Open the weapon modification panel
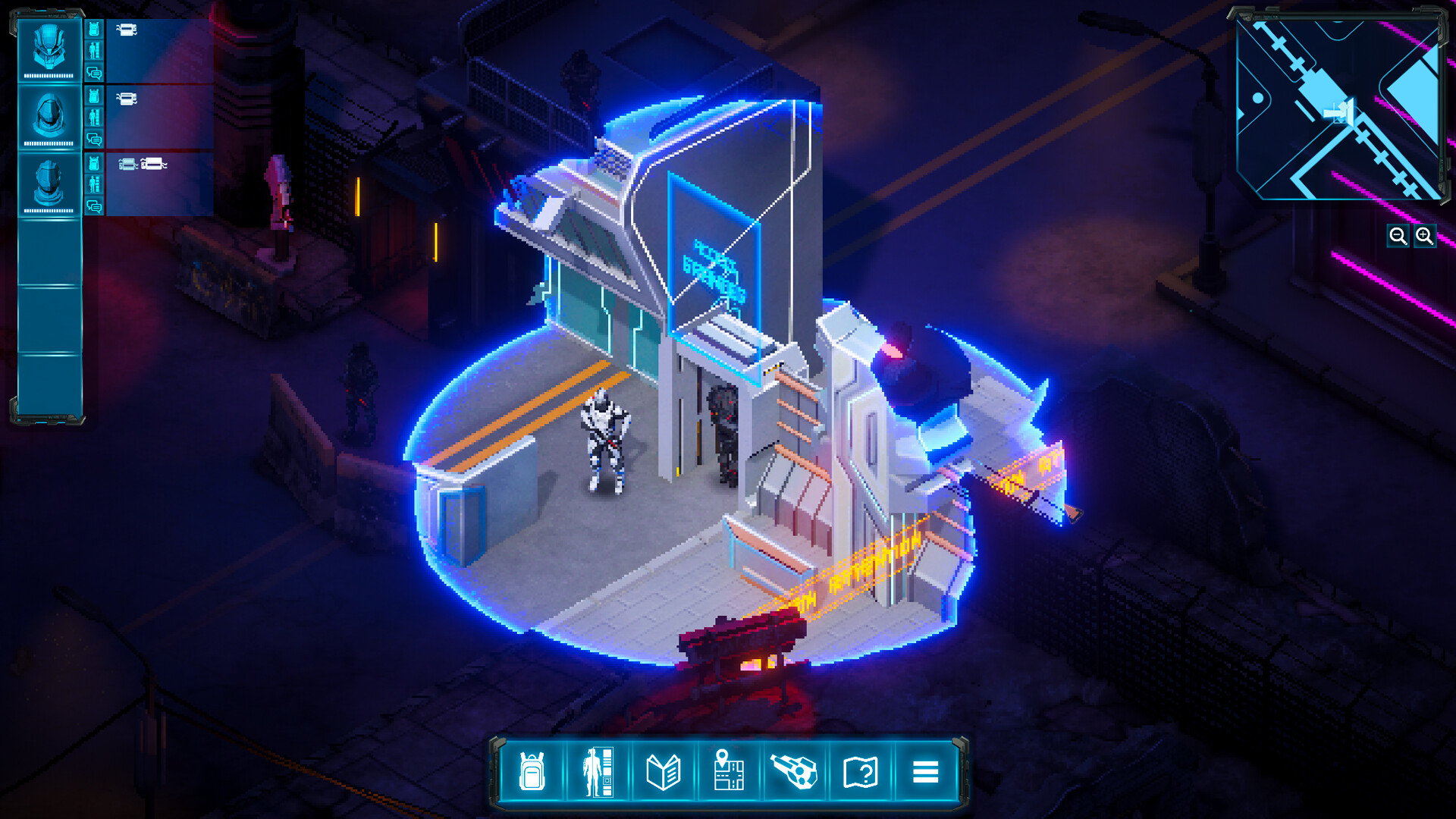 click(x=794, y=773)
